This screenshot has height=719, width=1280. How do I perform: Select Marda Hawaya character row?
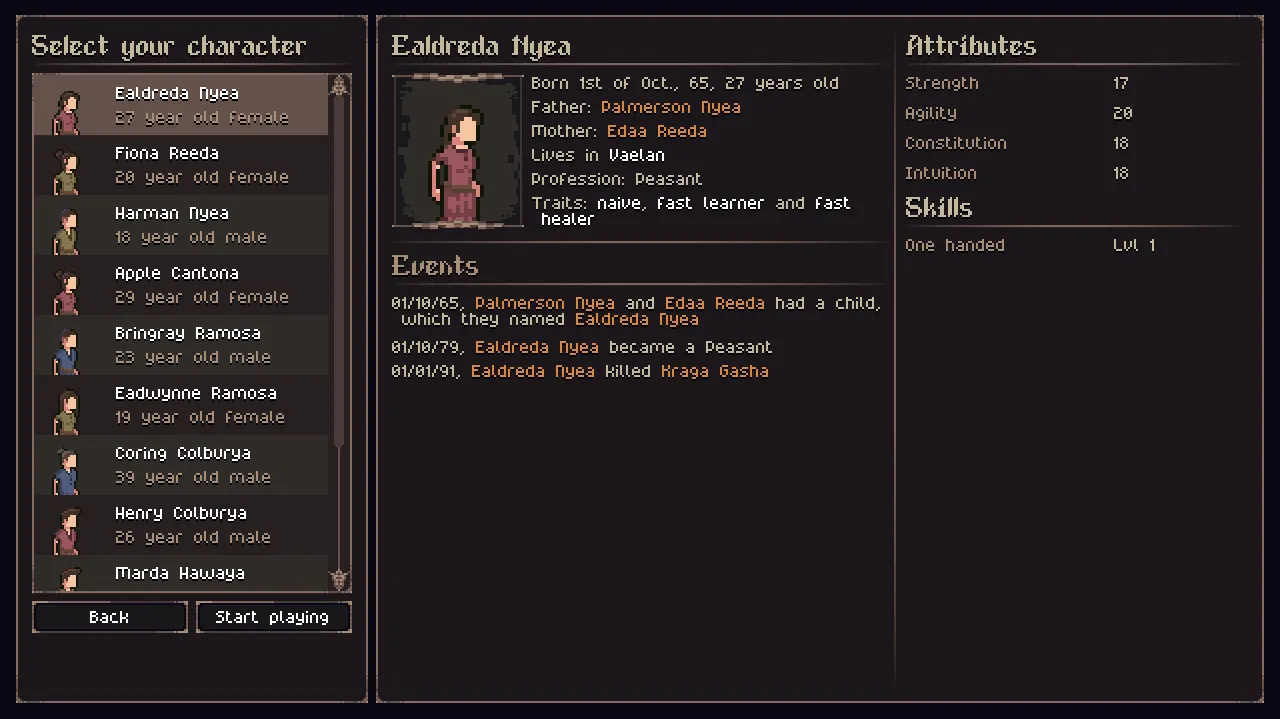pyautogui.click(x=180, y=575)
